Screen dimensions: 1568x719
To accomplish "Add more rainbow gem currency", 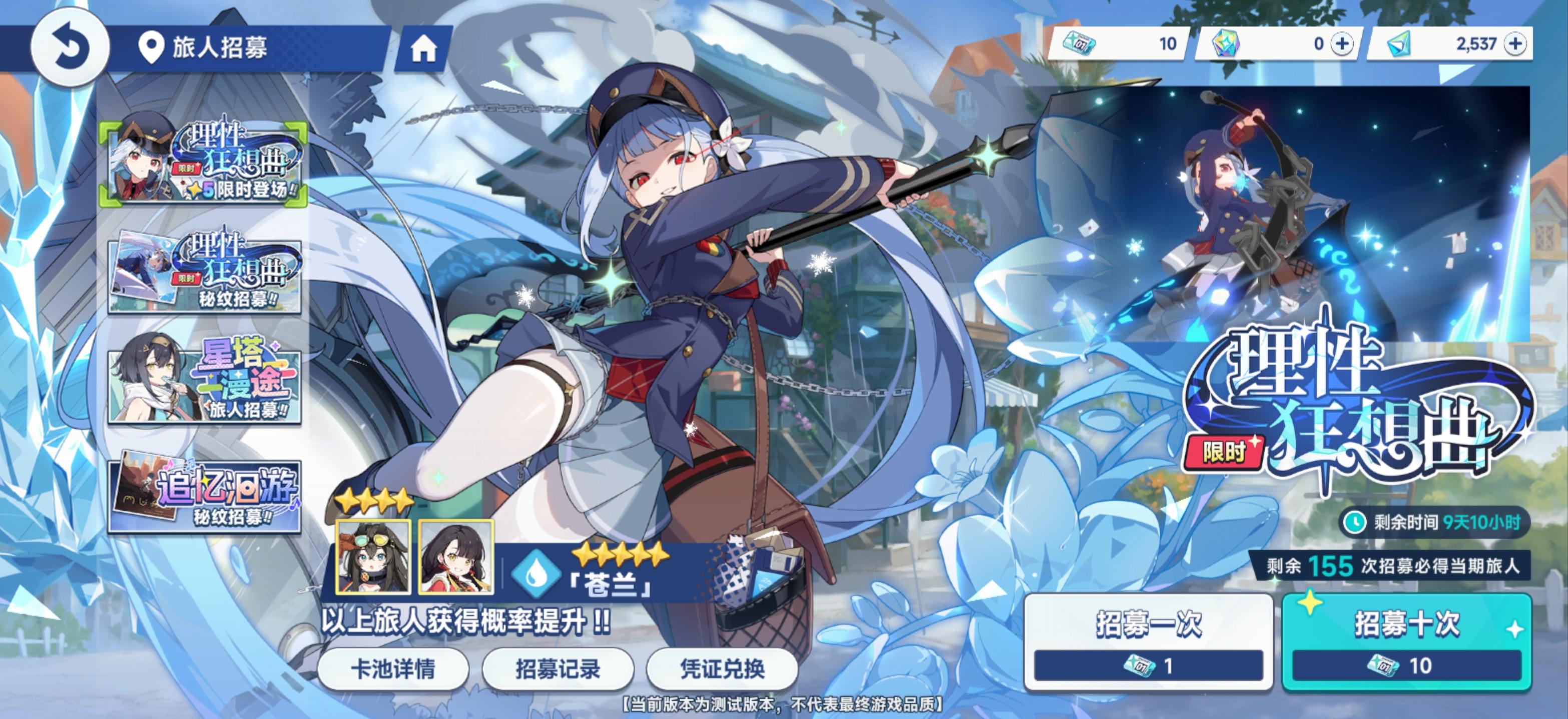I will pos(1342,44).
